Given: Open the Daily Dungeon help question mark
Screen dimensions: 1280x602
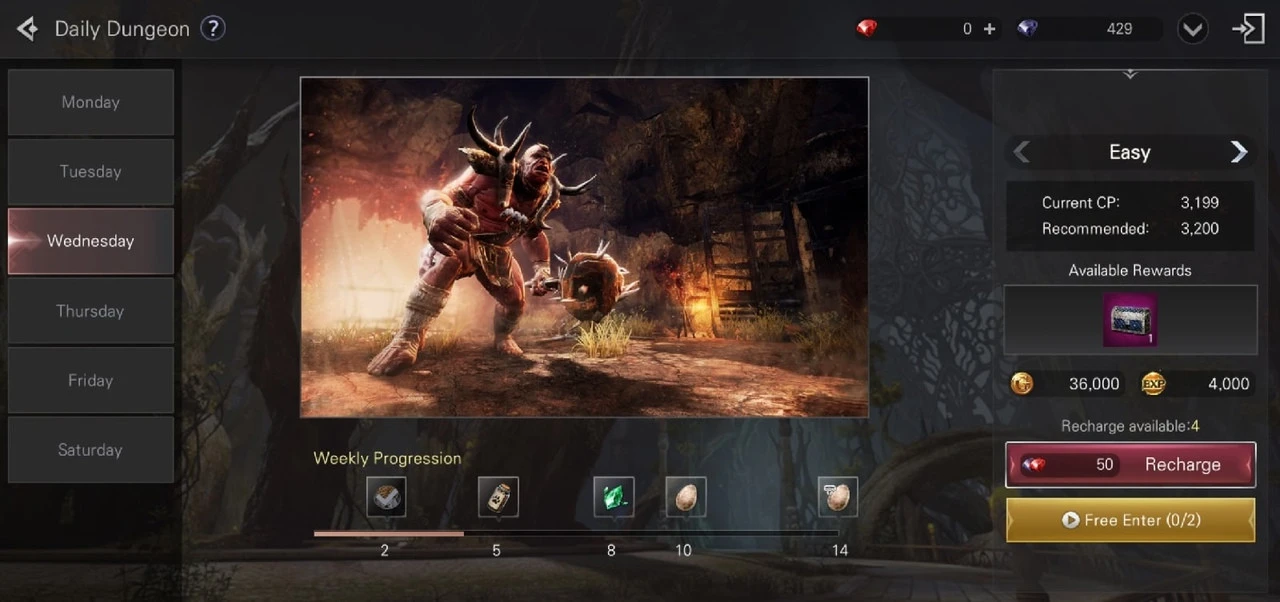Looking at the screenshot, I should pos(212,28).
